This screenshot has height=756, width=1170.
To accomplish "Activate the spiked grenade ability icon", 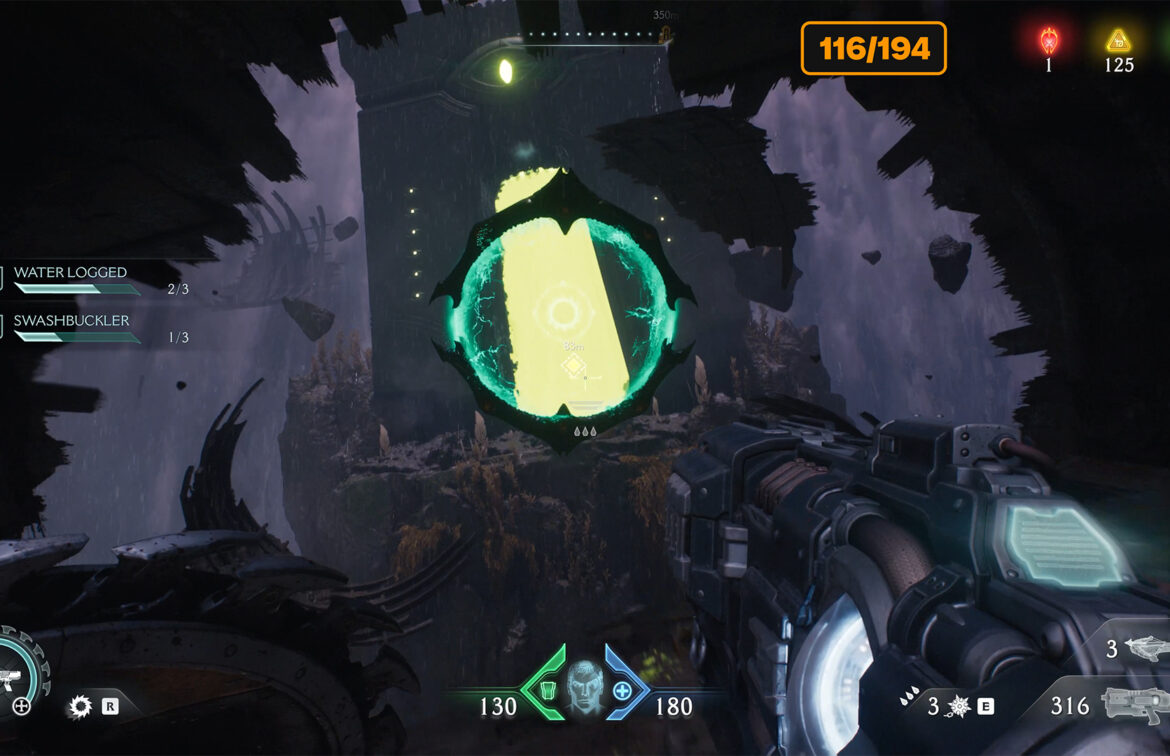I will [959, 707].
